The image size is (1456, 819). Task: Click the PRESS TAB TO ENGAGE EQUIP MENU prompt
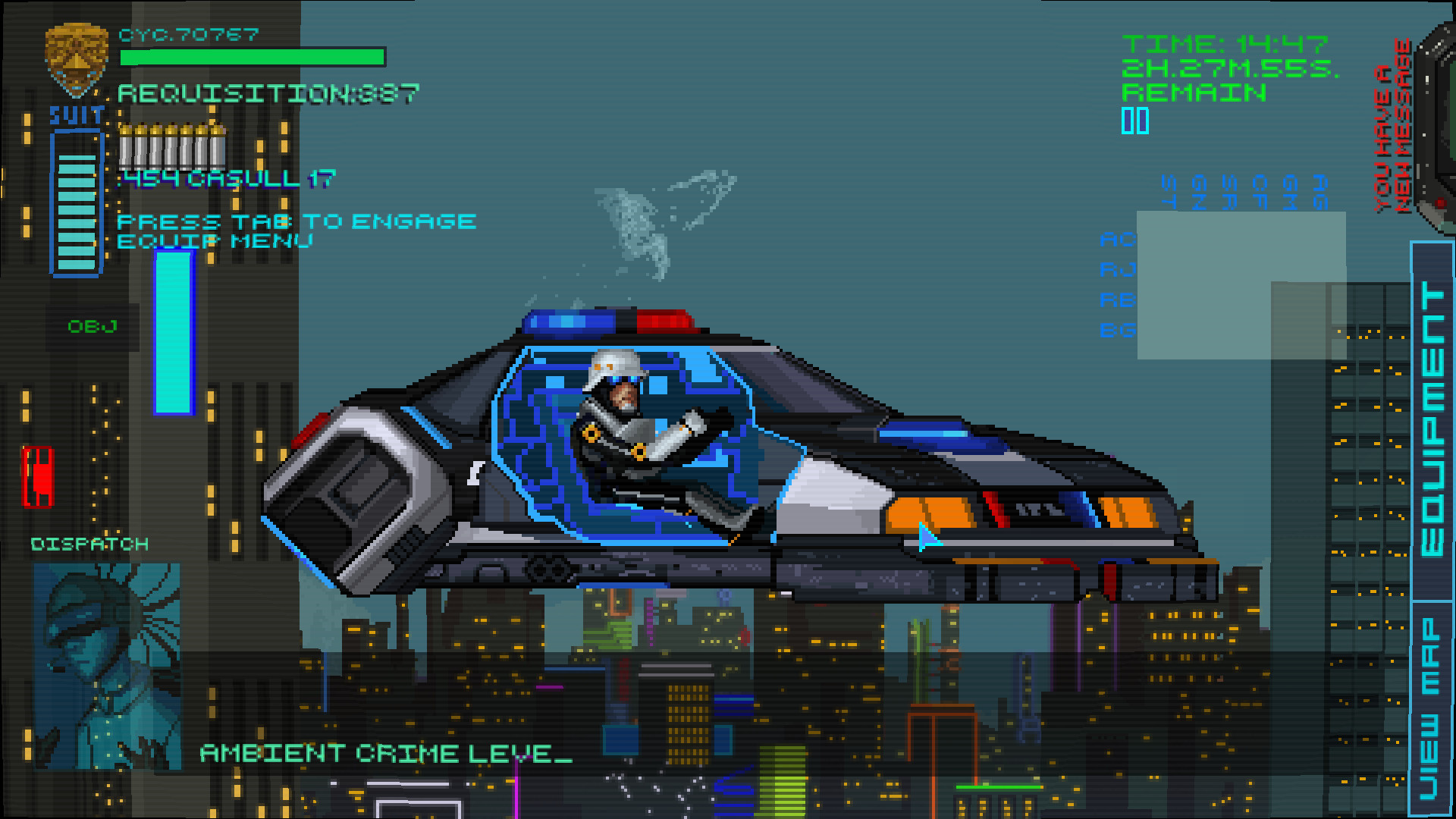(x=296, y=230)
